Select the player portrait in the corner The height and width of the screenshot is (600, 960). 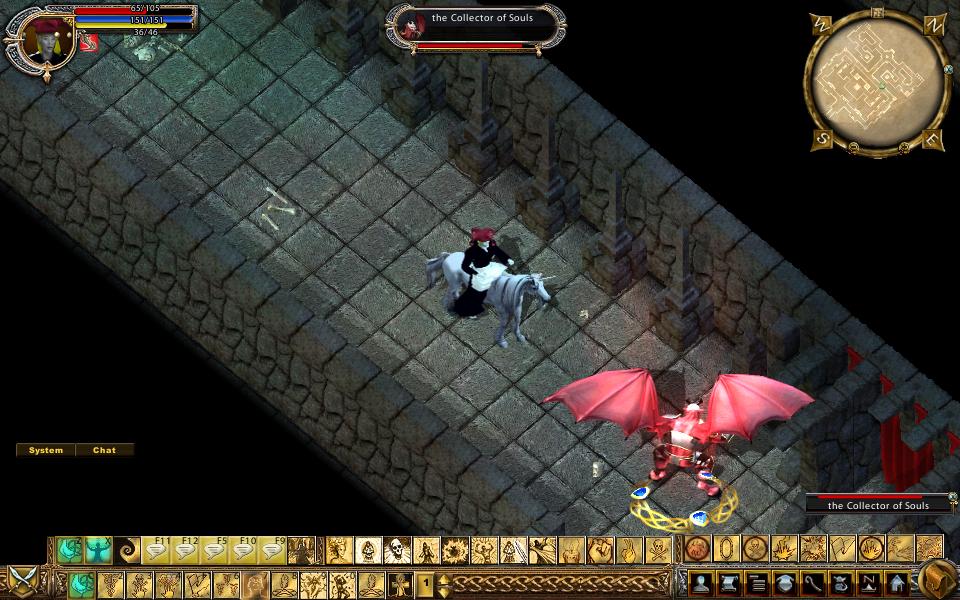(42, 40)
